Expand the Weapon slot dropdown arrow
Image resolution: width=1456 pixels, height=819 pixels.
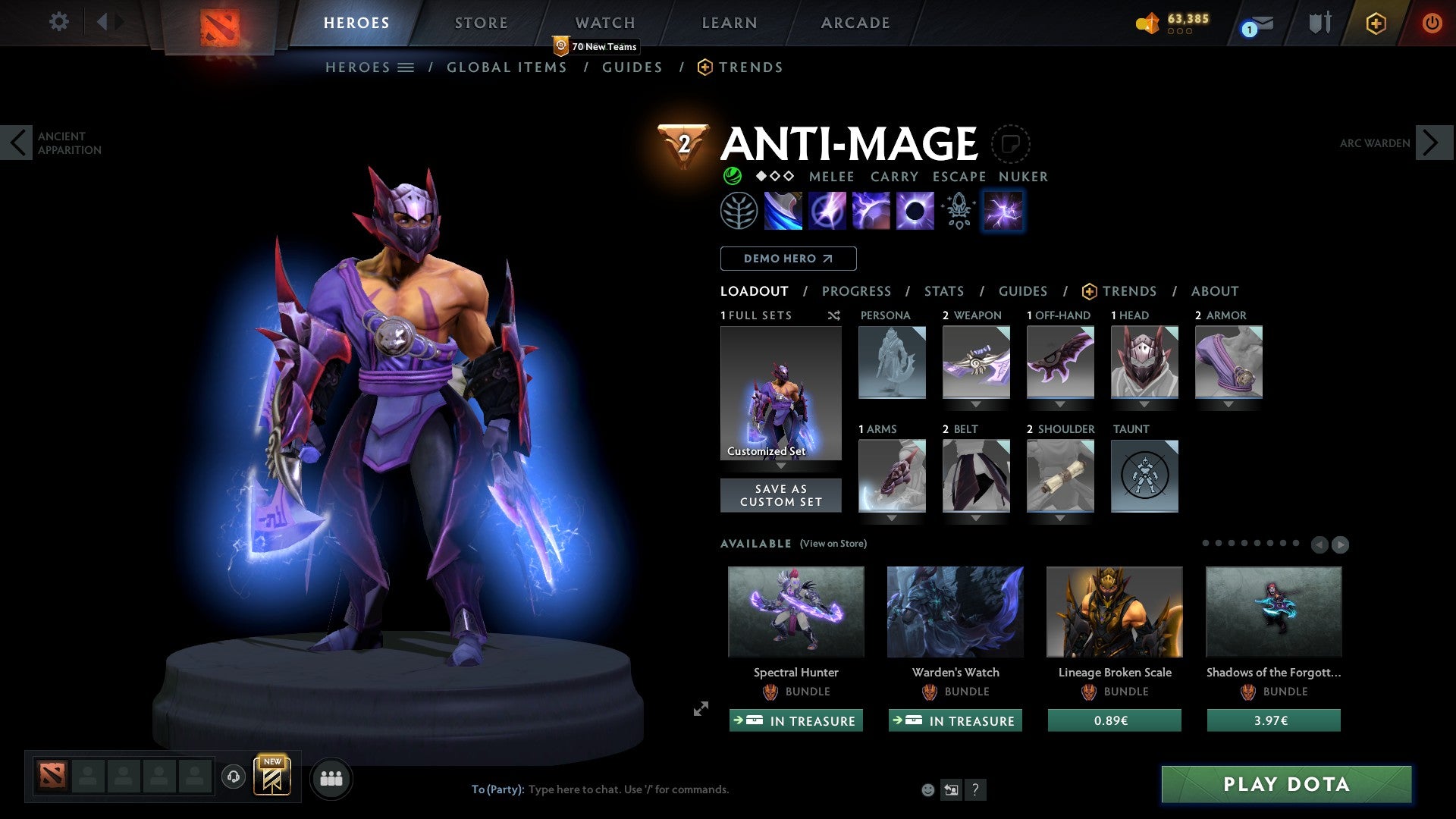click(976, 404)
